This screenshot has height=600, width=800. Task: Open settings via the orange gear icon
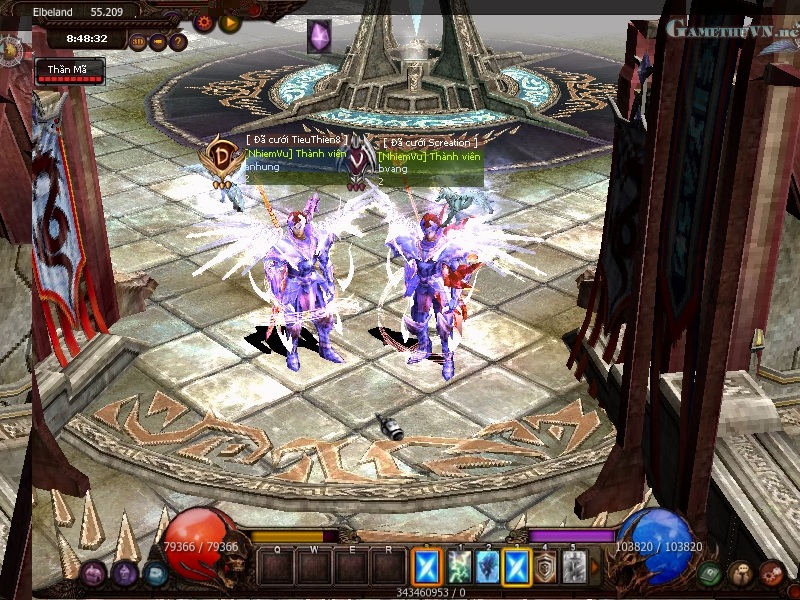coord(204,20)
